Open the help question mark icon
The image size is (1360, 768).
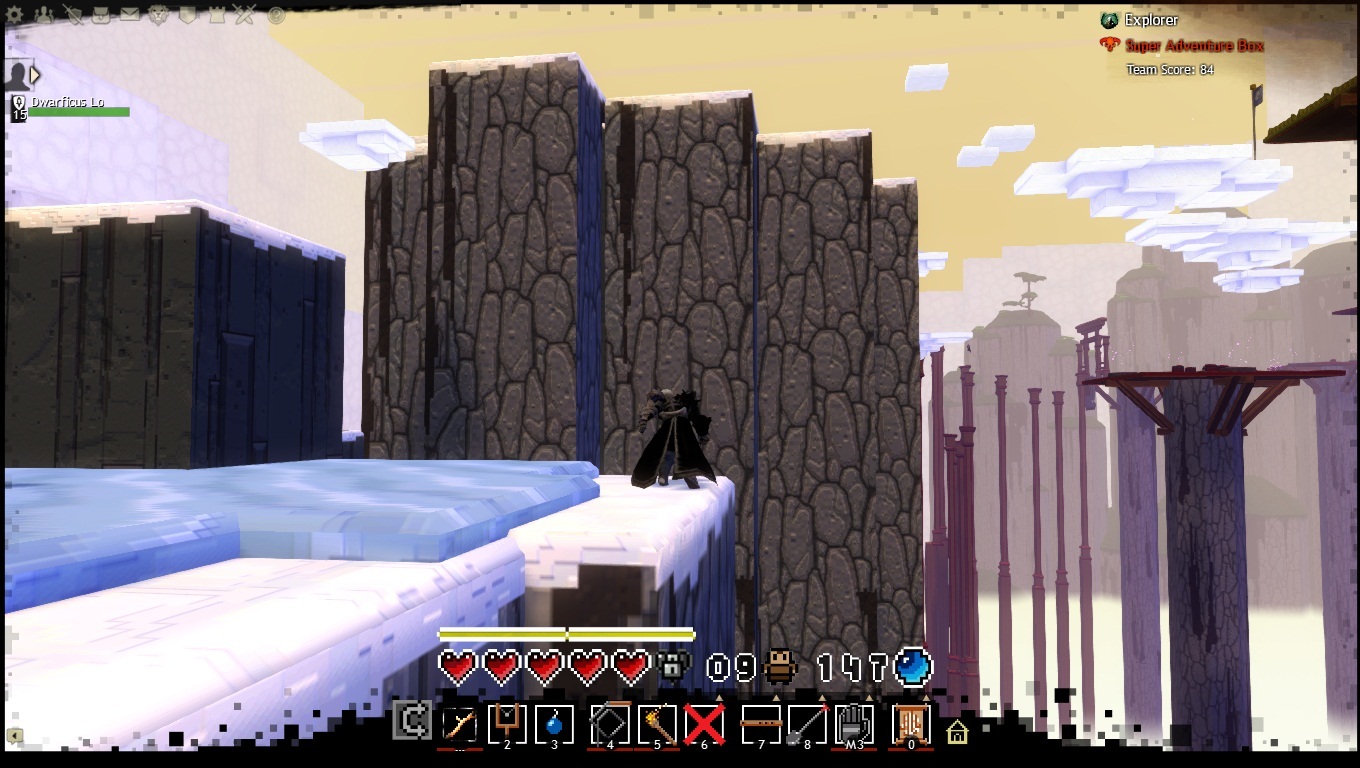[276, 15]
